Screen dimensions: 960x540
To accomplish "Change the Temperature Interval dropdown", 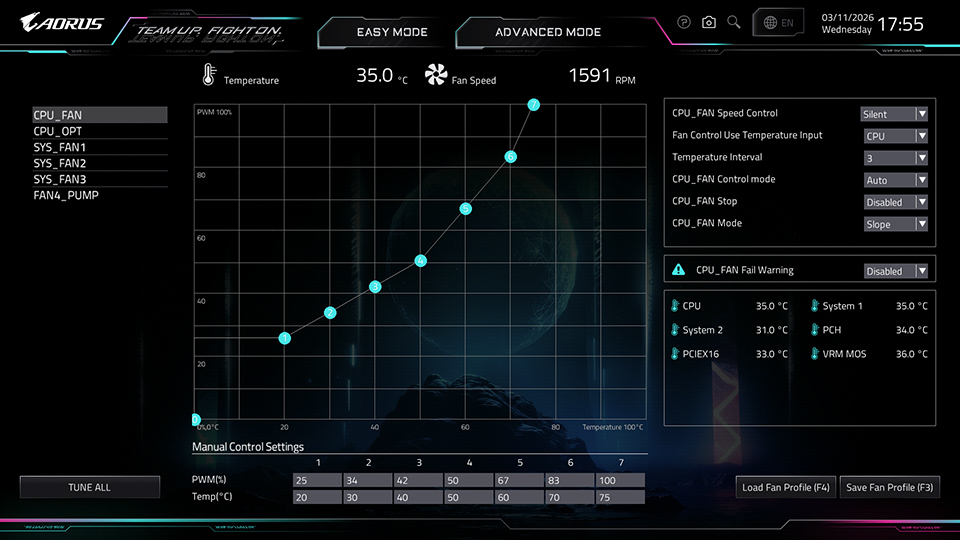I will [895, 158].
